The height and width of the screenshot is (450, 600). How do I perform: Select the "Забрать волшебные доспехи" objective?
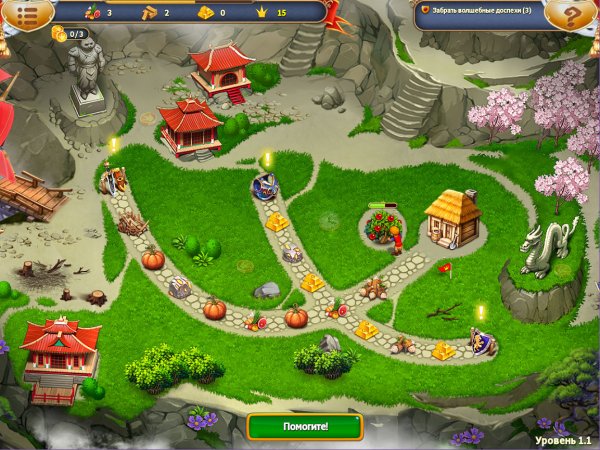pos(480,10)
